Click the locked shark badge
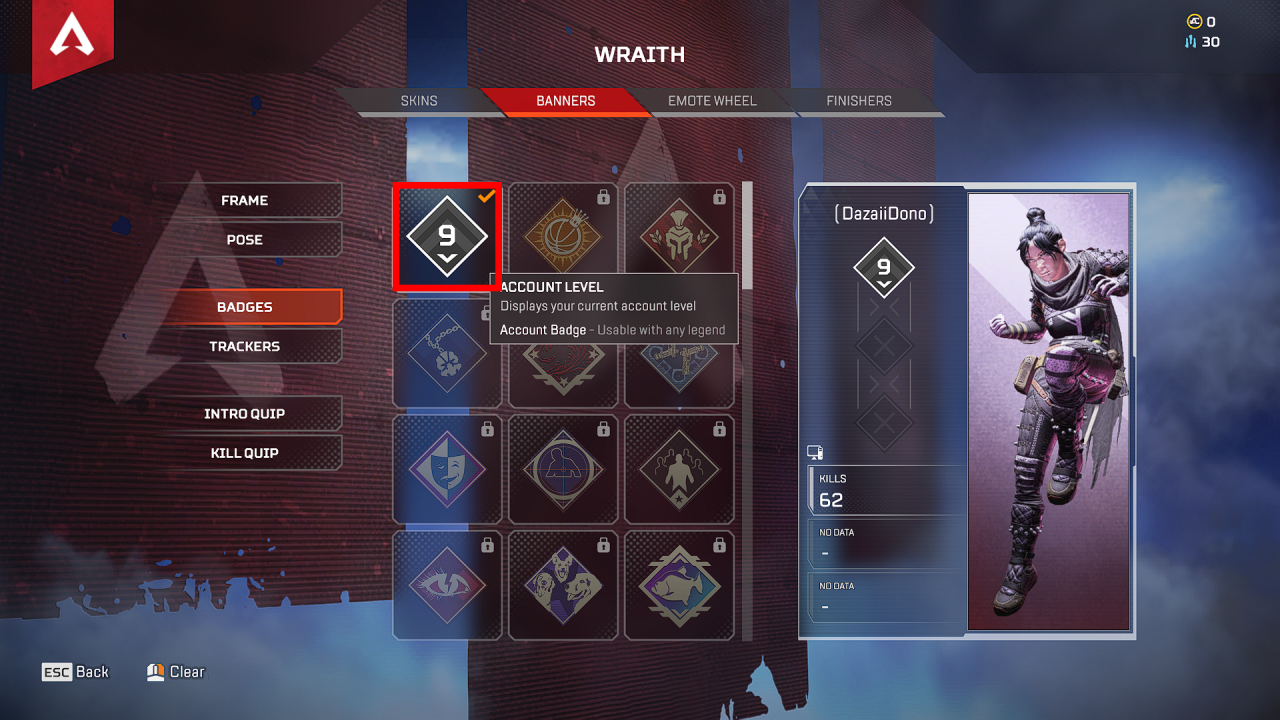 pos(680,585)
